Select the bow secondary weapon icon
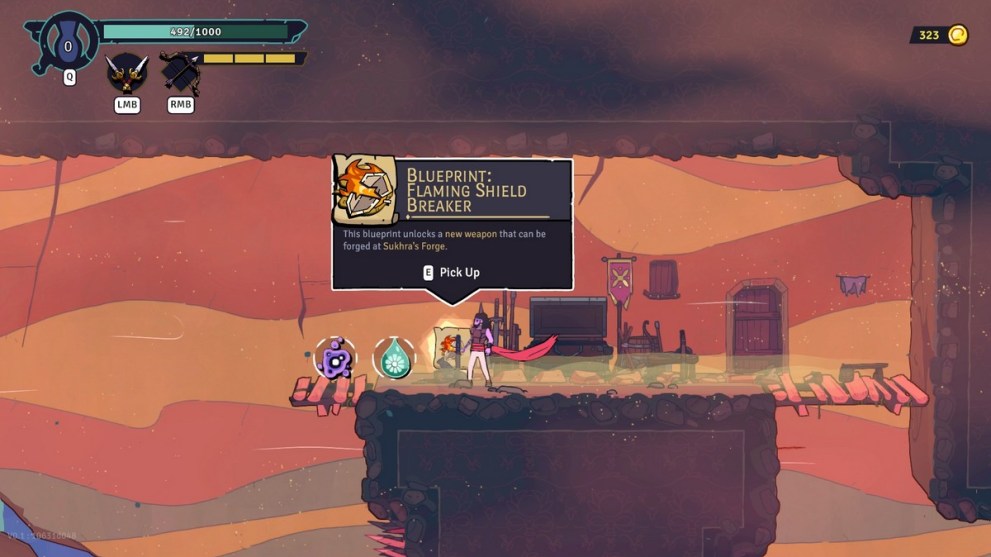Image resolution: width=991 pixels, height=557 pixels. click(x=180, y=73)
